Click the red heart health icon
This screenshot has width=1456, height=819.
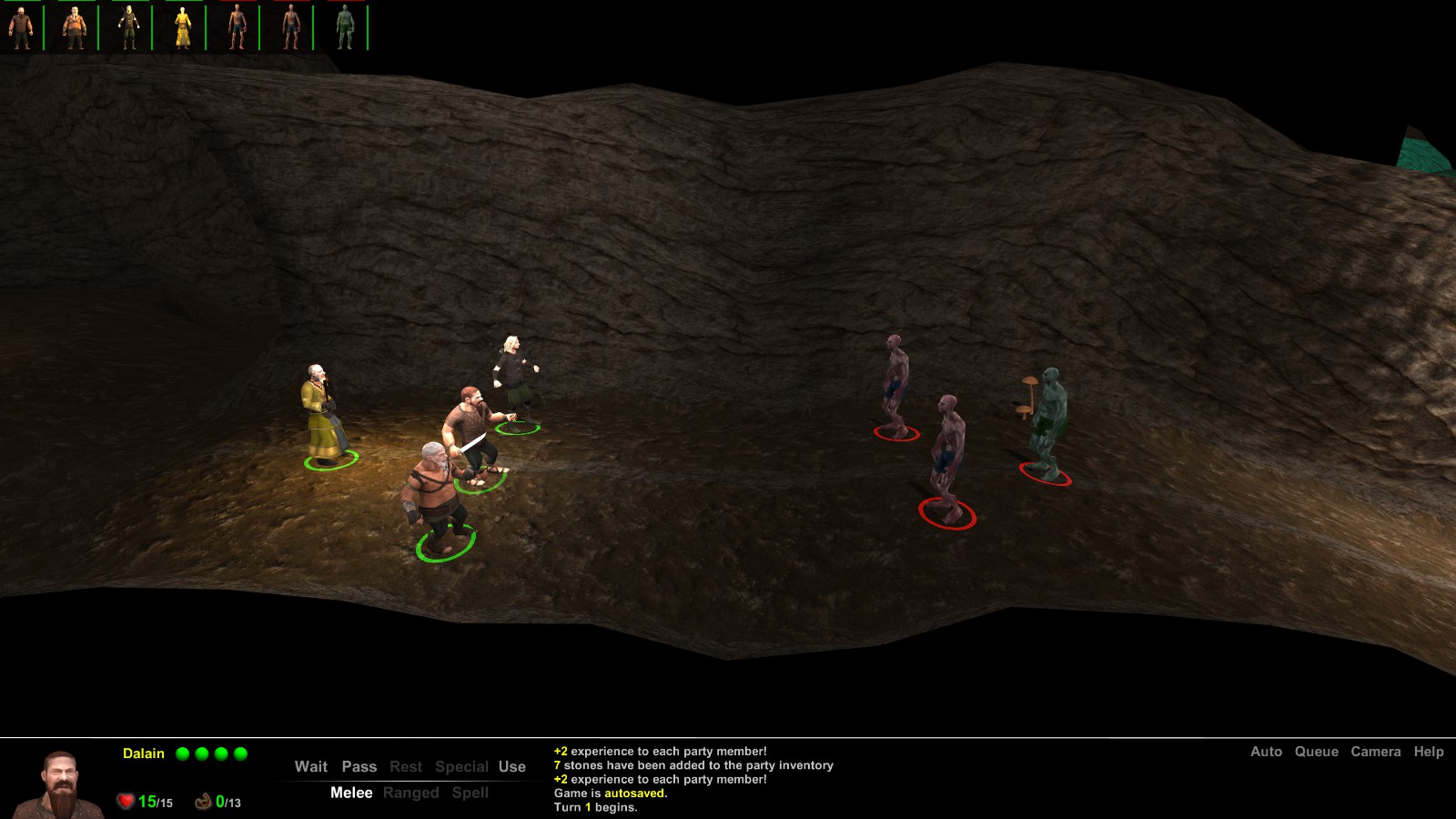126,802
